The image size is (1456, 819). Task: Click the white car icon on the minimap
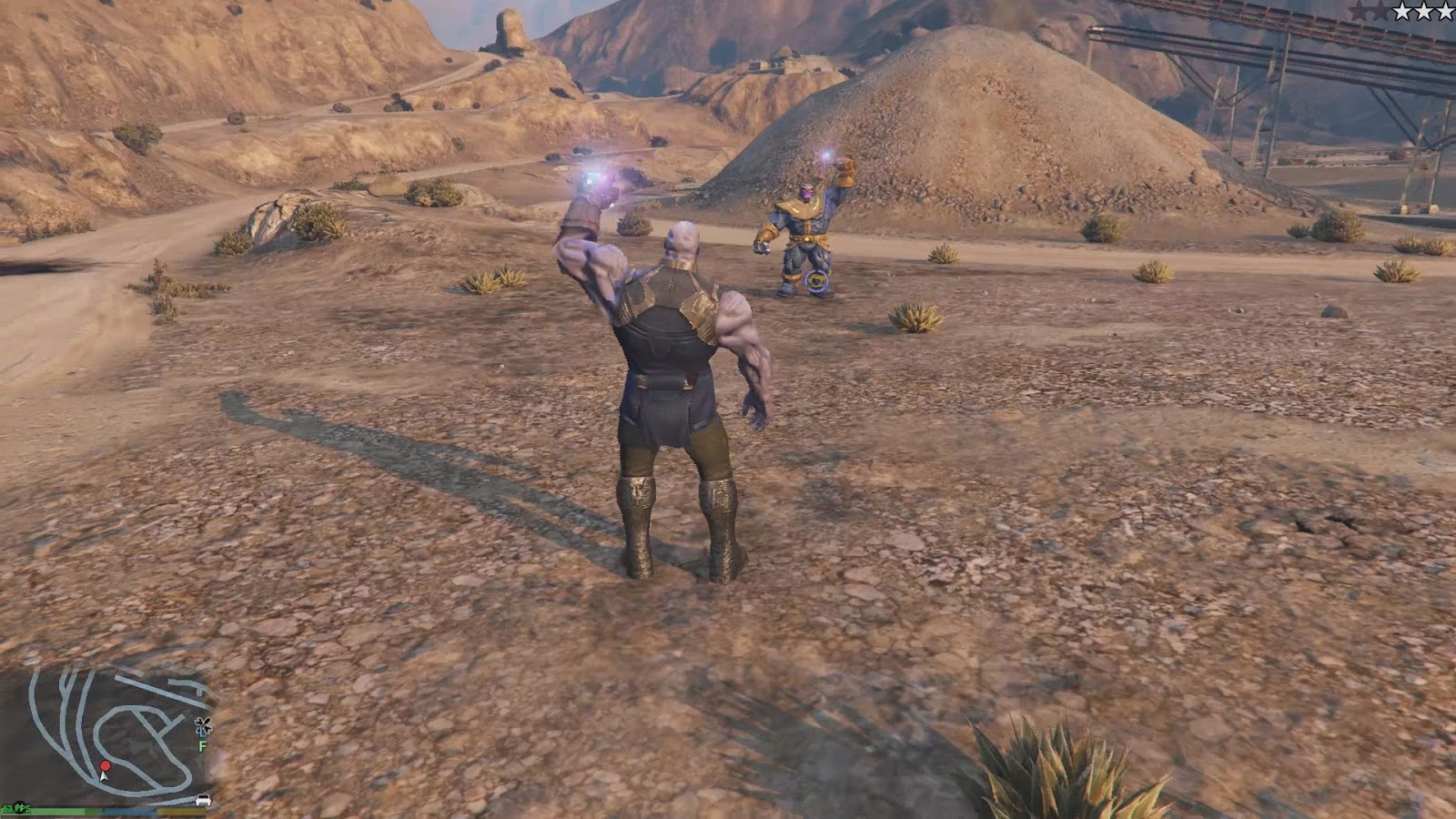(x=202, y=800)
